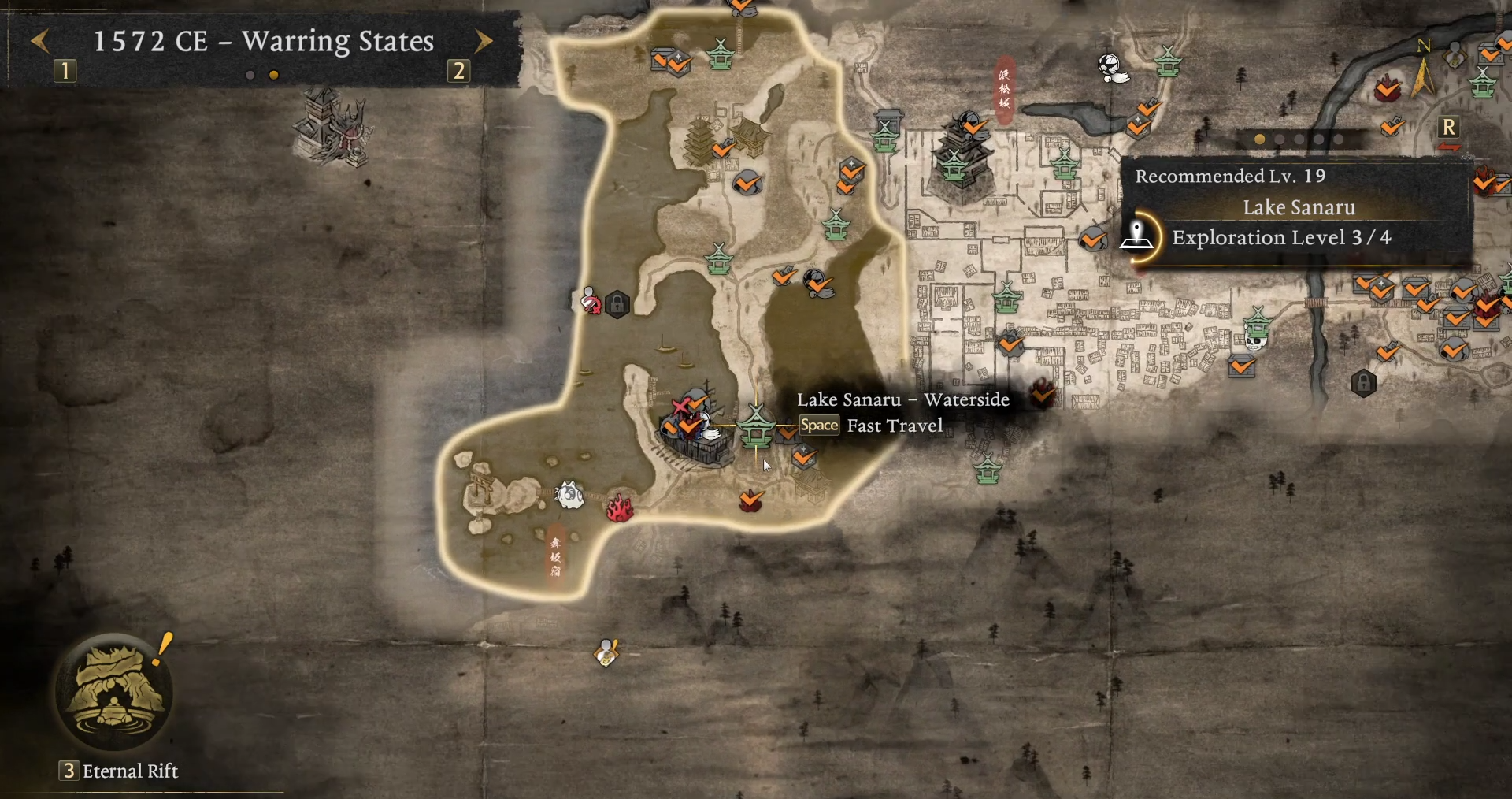Viewport: 1512px width, 799px height.
Task: Select the red coral marker by the lake
Action: [x=620, y=508]
